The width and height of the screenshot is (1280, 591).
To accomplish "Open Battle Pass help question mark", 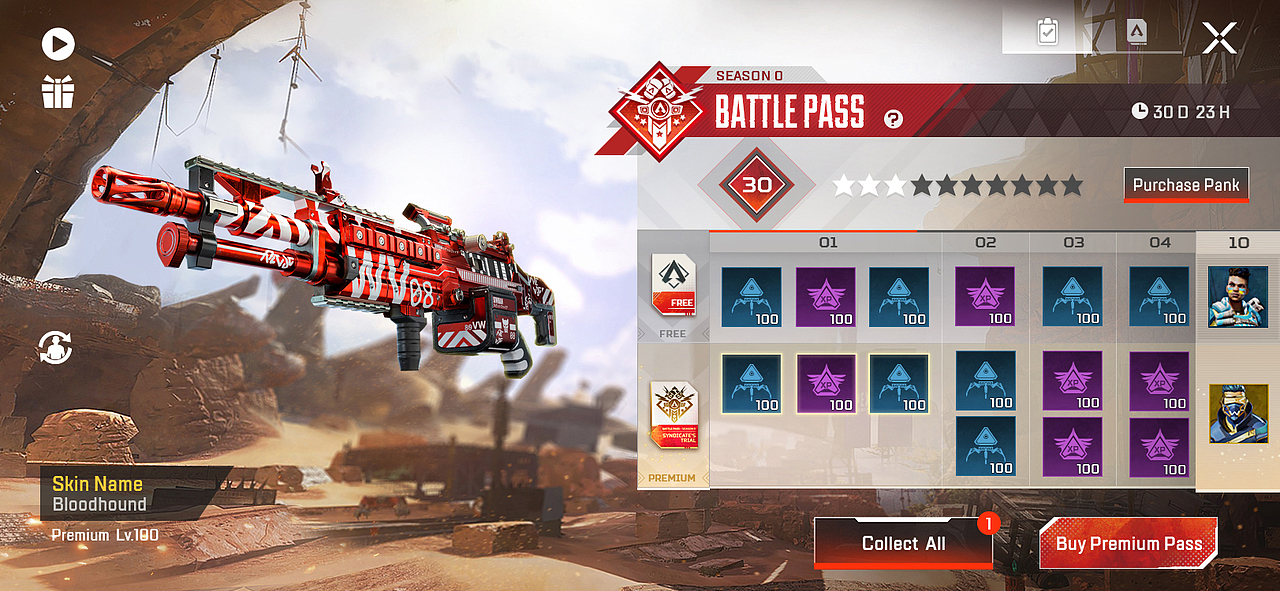I will (893, 120).
